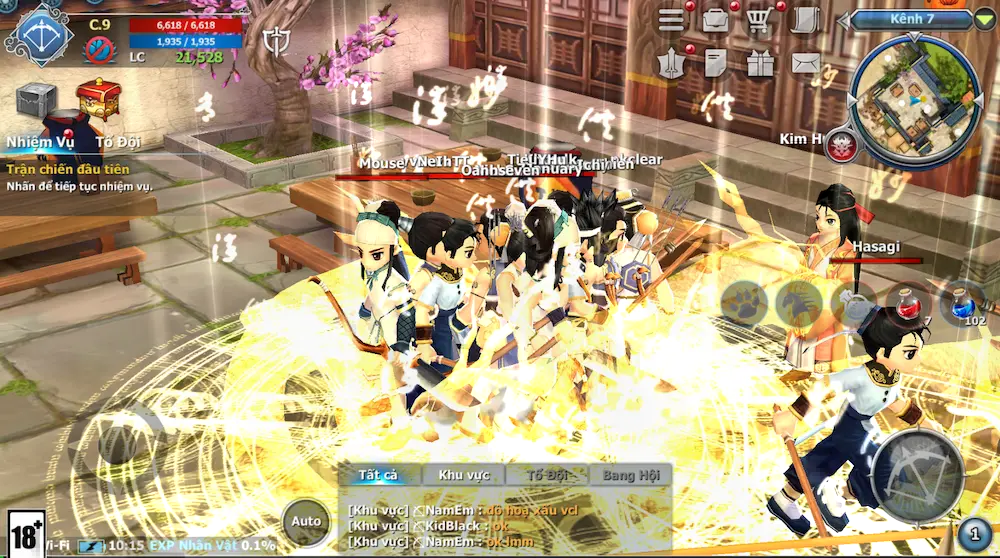Open the golden red treasure chest icon
Image resolution: width=1000 pixels, height=558 pixels.
coord(97,99)
